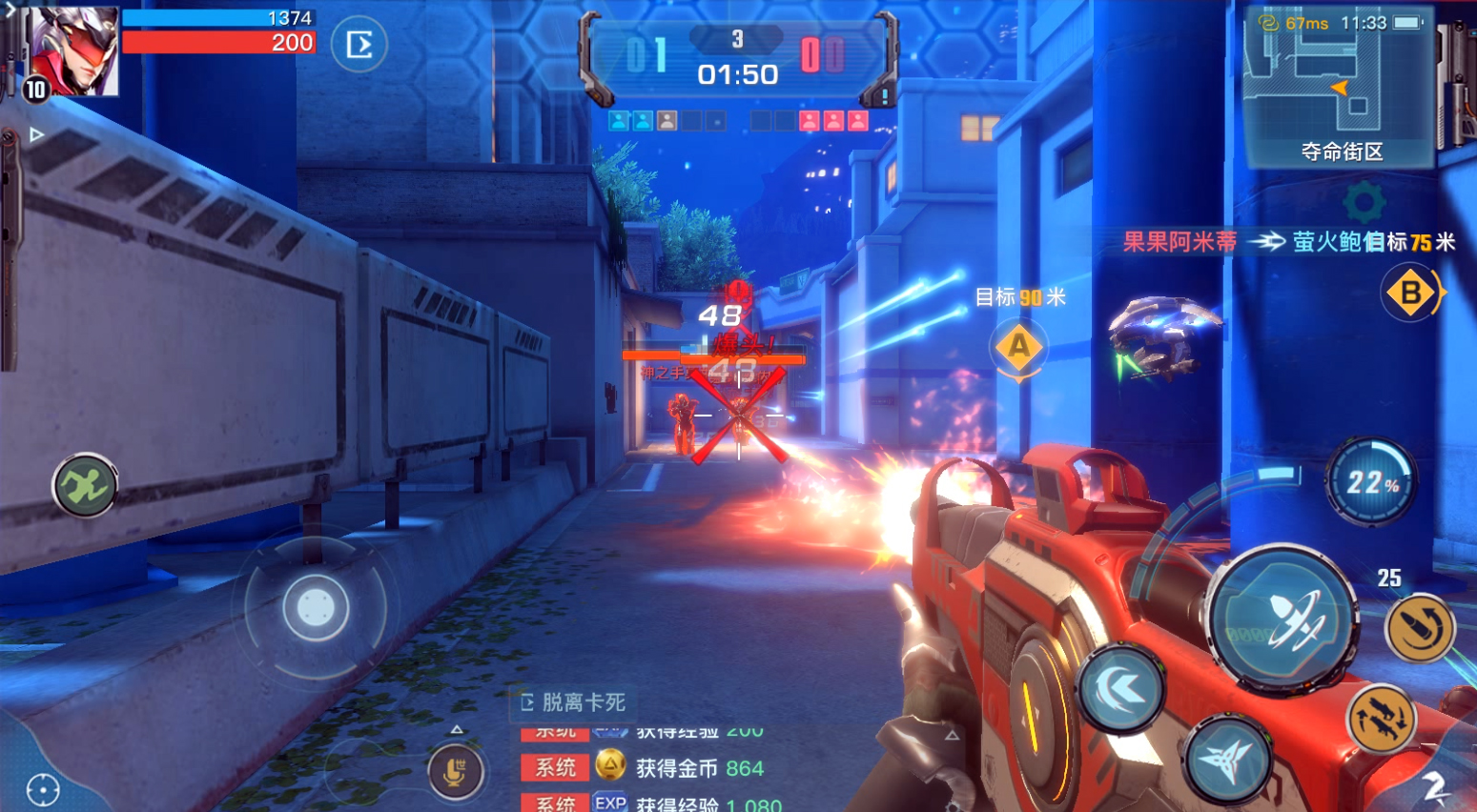Select objective marker A
This screenshot has width=1477, height=812.
coord(1018,346)
